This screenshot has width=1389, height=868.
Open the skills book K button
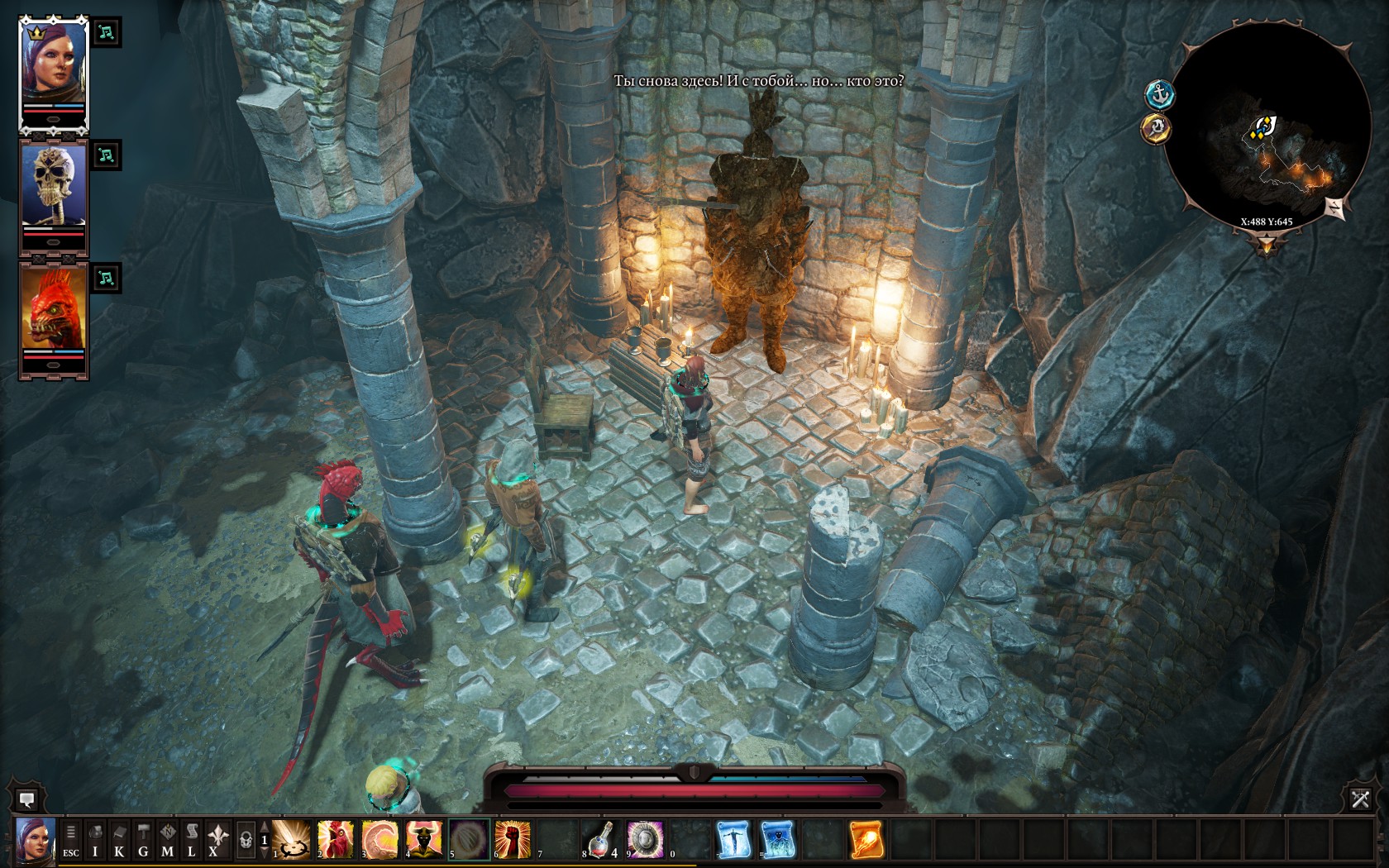[x=119, y=841]
